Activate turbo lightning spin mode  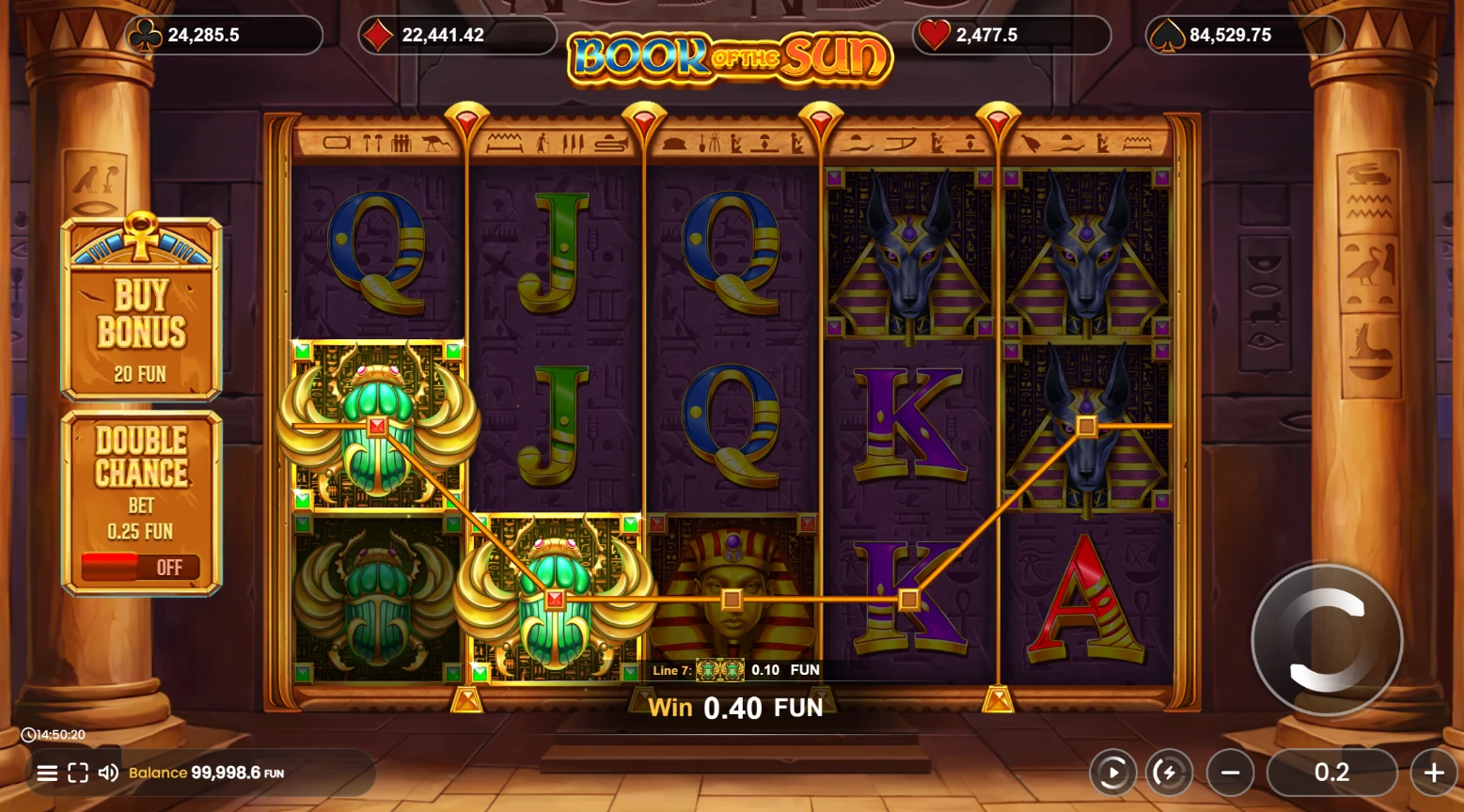click(x=1168, y=773)
